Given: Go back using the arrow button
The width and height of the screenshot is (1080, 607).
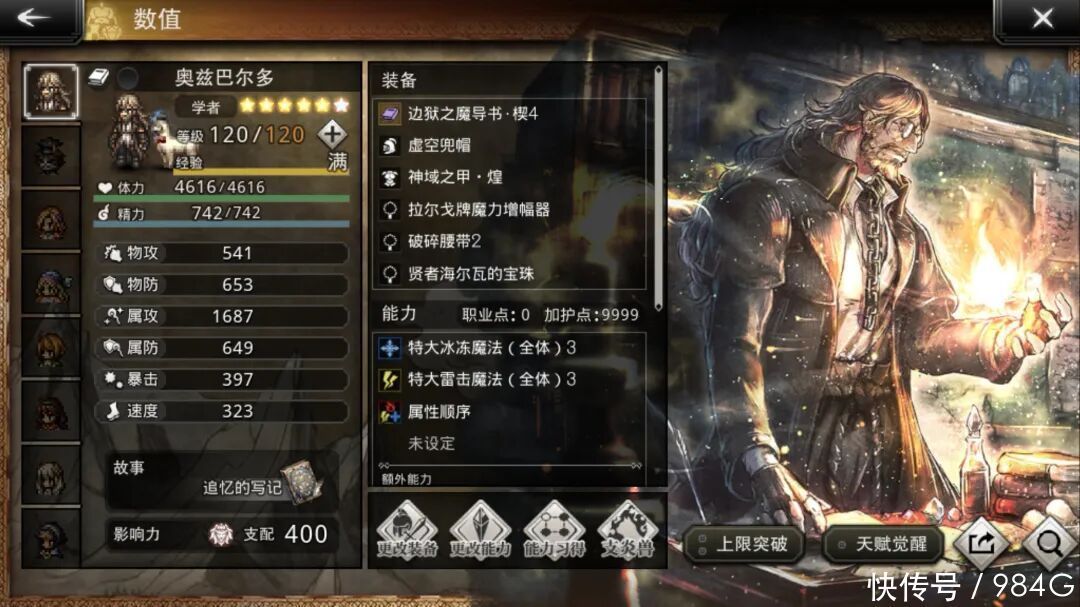Looking at the screenshot, I should (36, 19).
